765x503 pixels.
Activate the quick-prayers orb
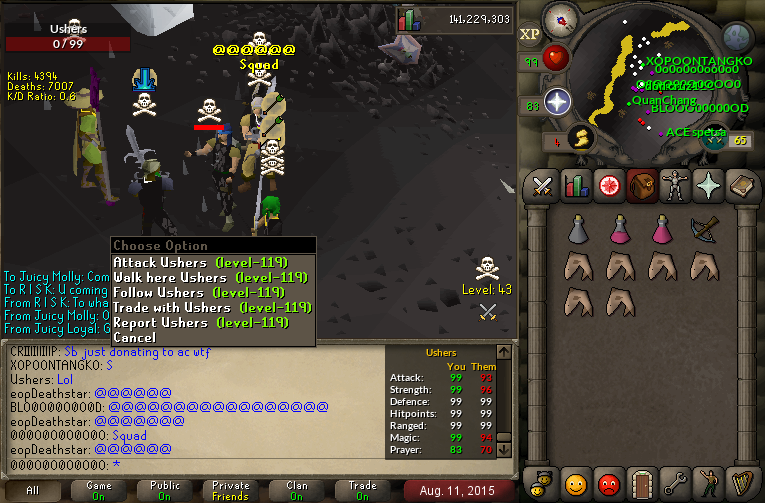556,101
